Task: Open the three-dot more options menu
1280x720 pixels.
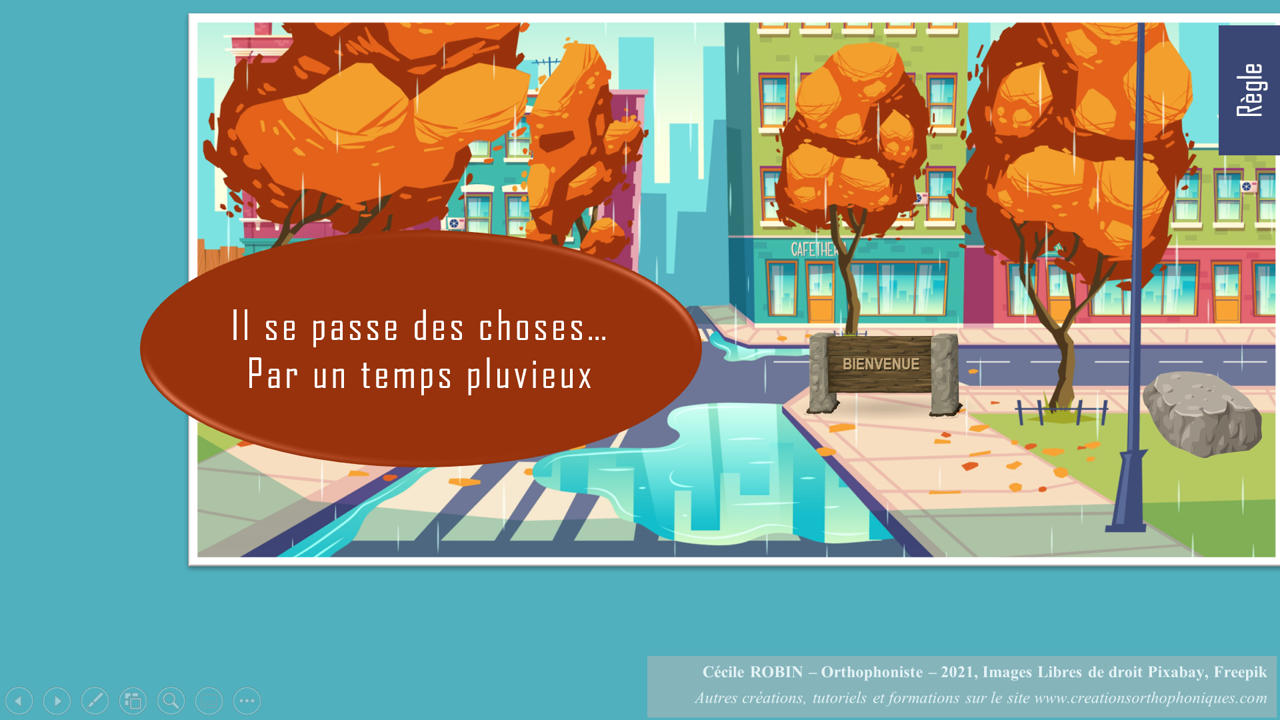Action: [x=247, y=701]
